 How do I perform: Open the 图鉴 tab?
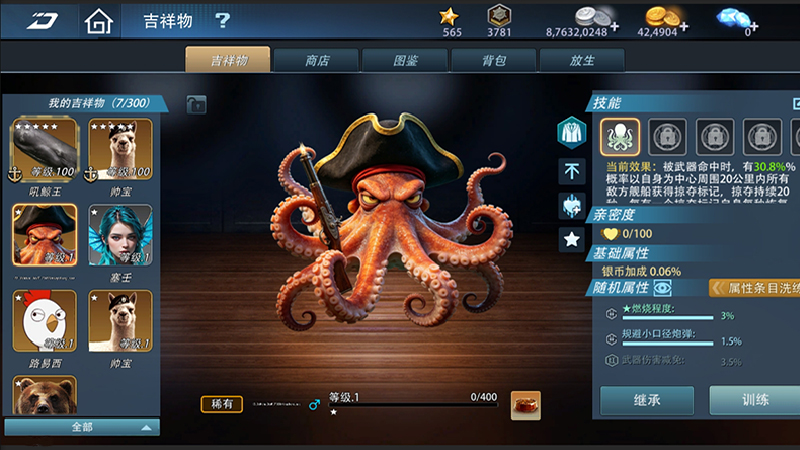coord(405,60)
